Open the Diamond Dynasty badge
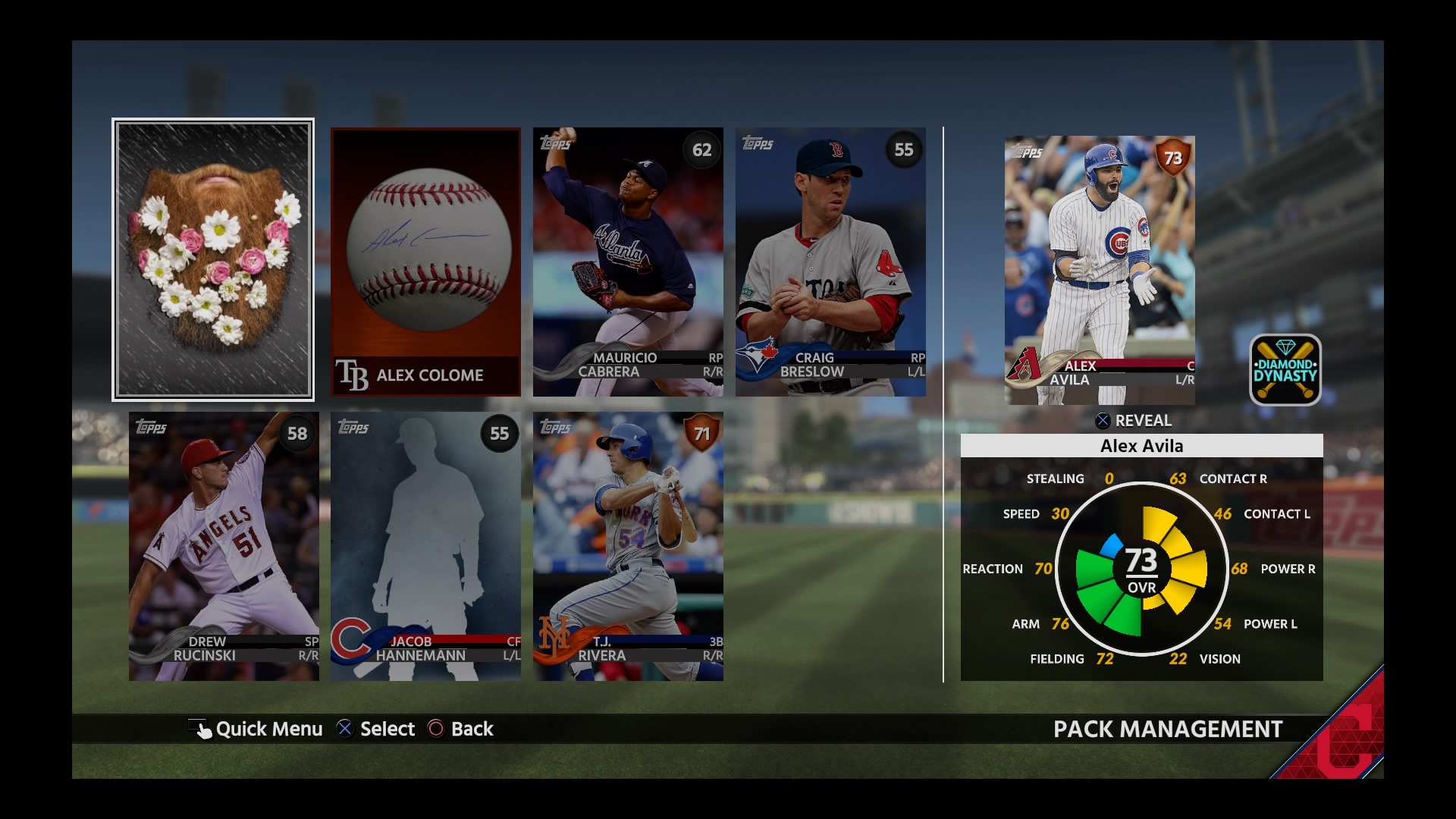The height and width of the screenshot is (819, 1456). coord(1285,370)
